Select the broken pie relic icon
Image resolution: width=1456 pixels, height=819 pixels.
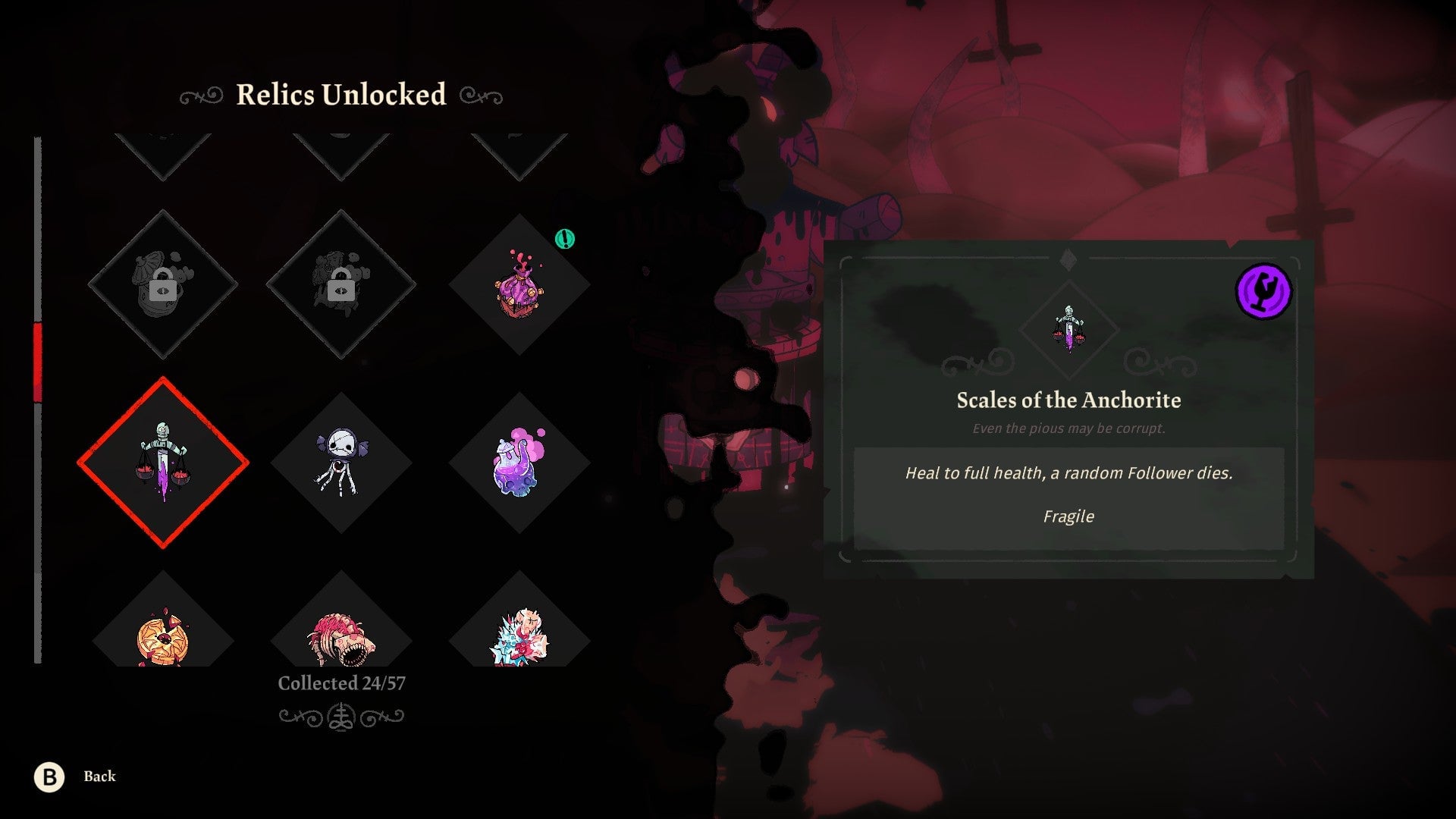click(163, 641)
